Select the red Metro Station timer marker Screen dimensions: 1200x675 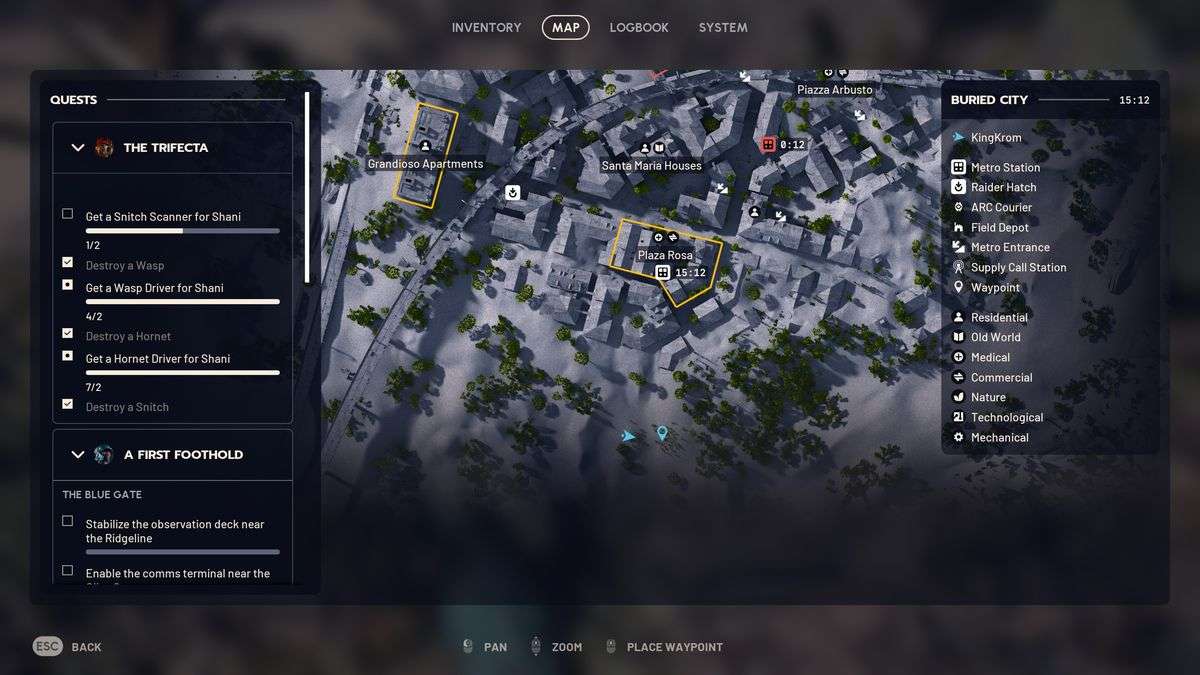coord(768,145)
